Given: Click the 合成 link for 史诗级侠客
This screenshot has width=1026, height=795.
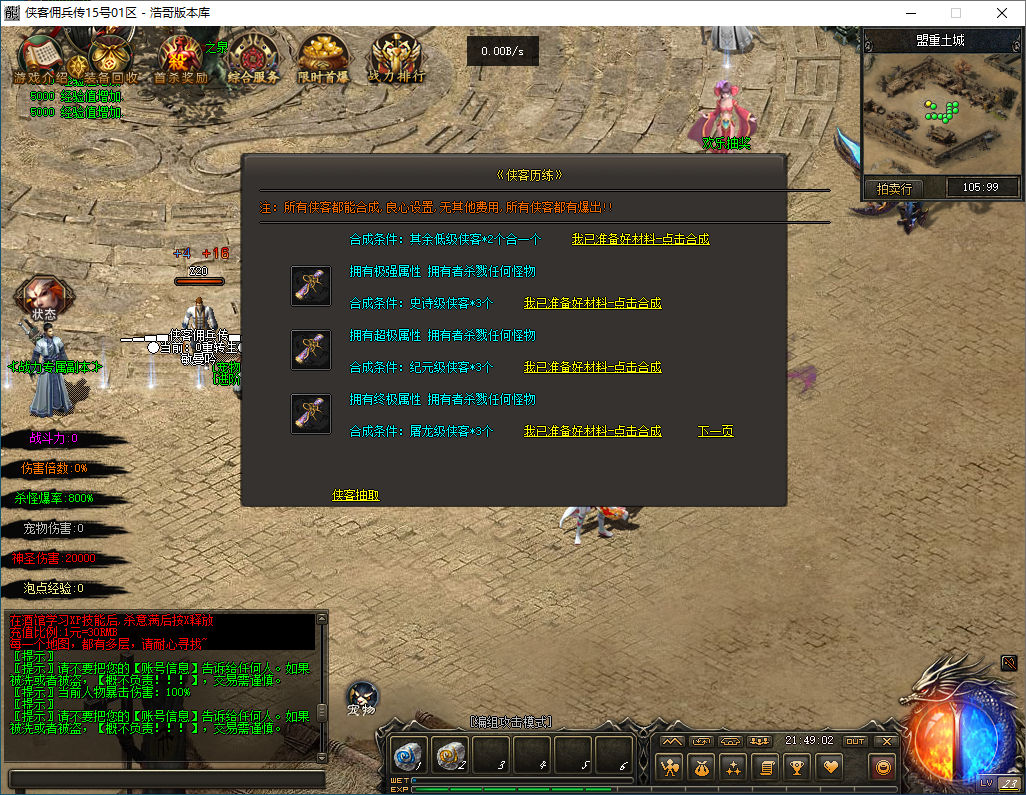Looking at the screenshot, I should point(592,303).
